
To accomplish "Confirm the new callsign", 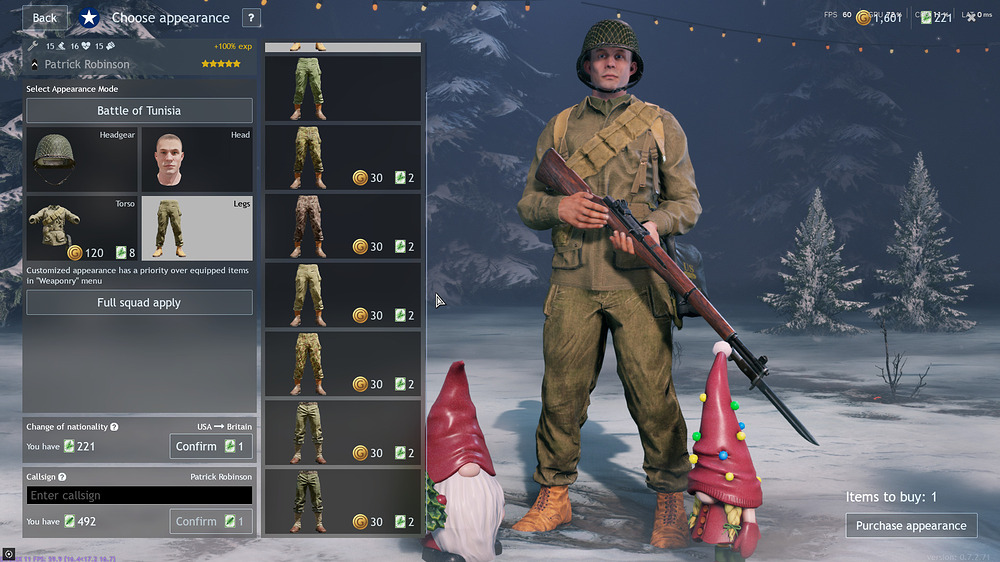I will tap(210, 521).
